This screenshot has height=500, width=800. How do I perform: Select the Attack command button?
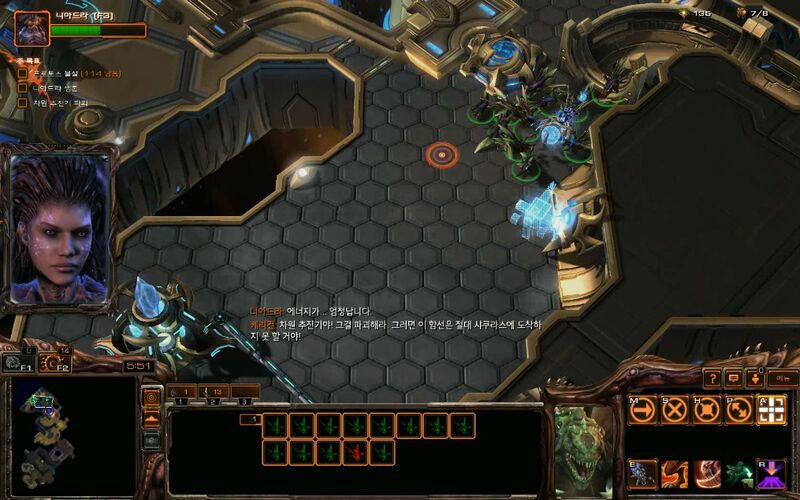point(772,409)
